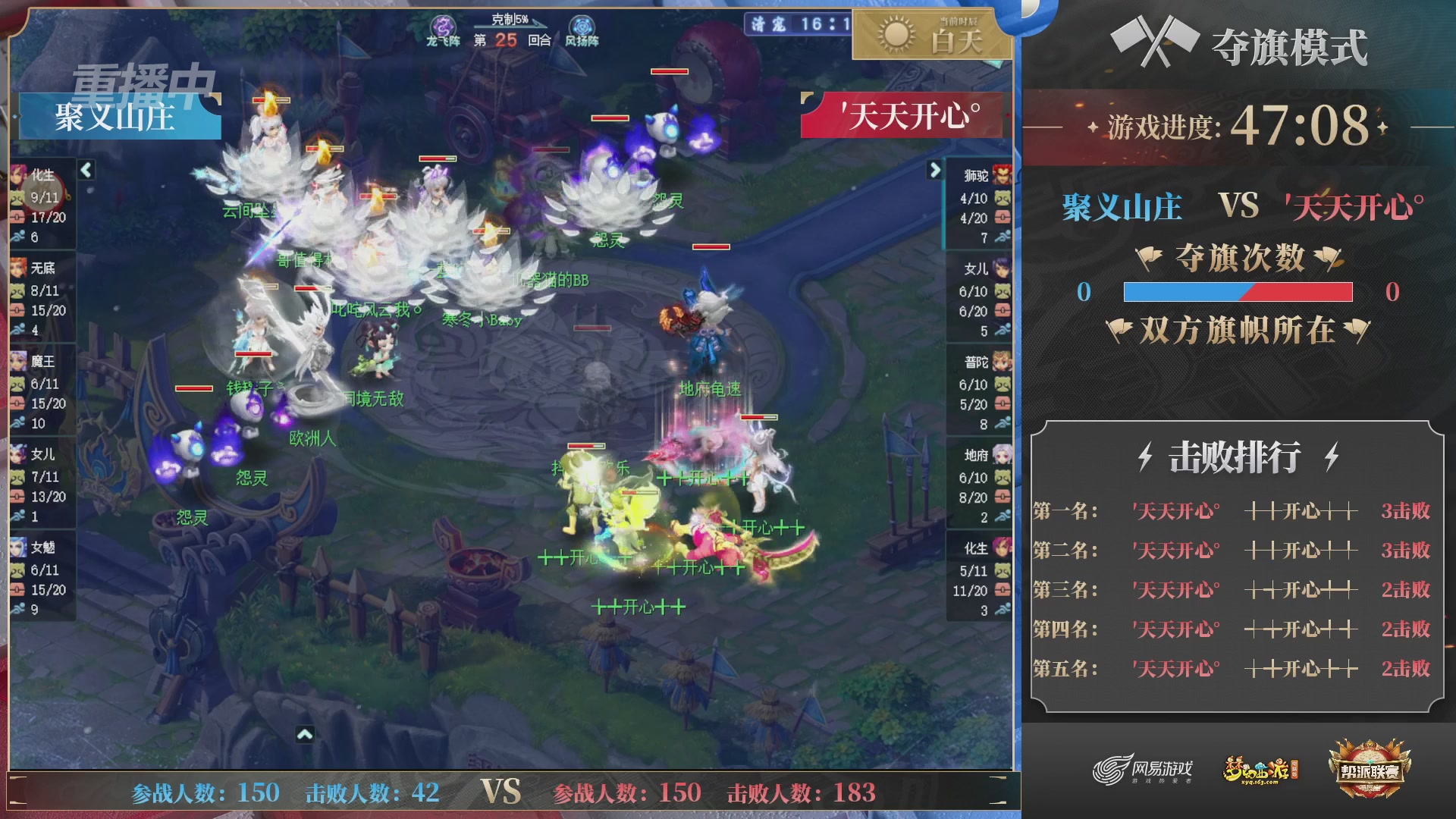Screen dimensions: 1456x819
Task: Expand the bottom panel with the up chevron
Action: (x=306, y=734)
